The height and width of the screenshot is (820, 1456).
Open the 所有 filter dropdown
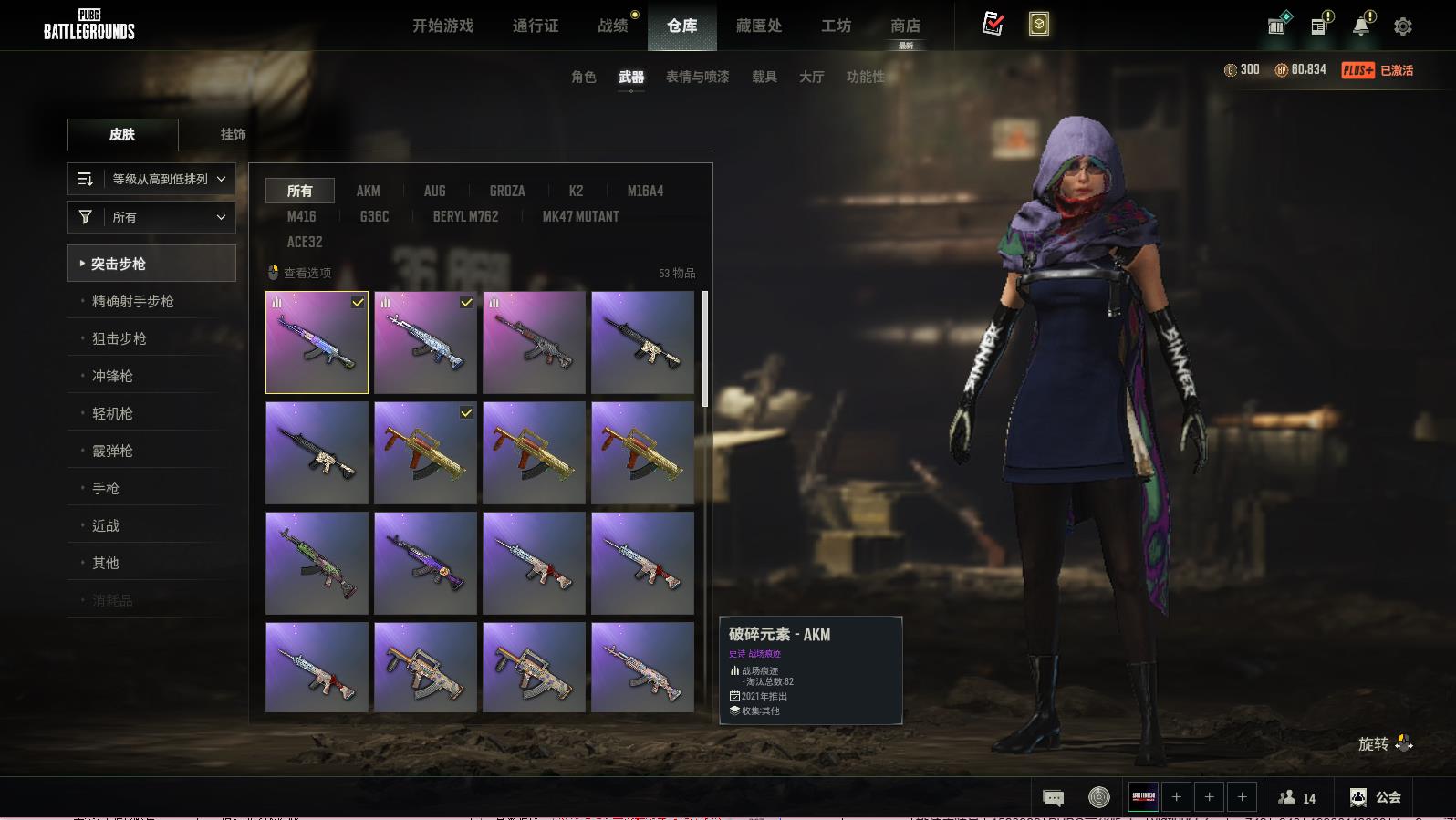[151, 217]
